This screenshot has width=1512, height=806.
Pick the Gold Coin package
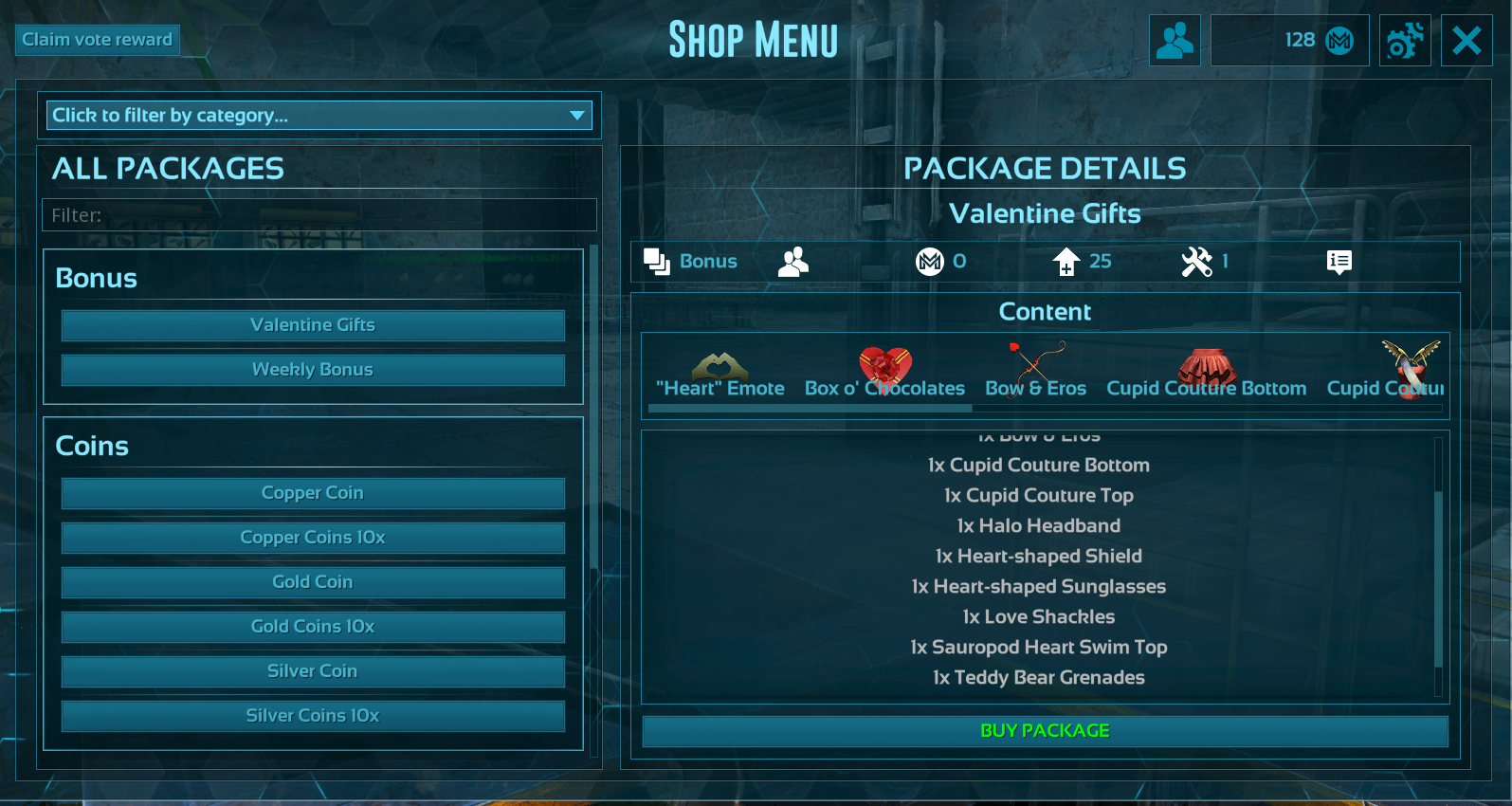point(313,582)
